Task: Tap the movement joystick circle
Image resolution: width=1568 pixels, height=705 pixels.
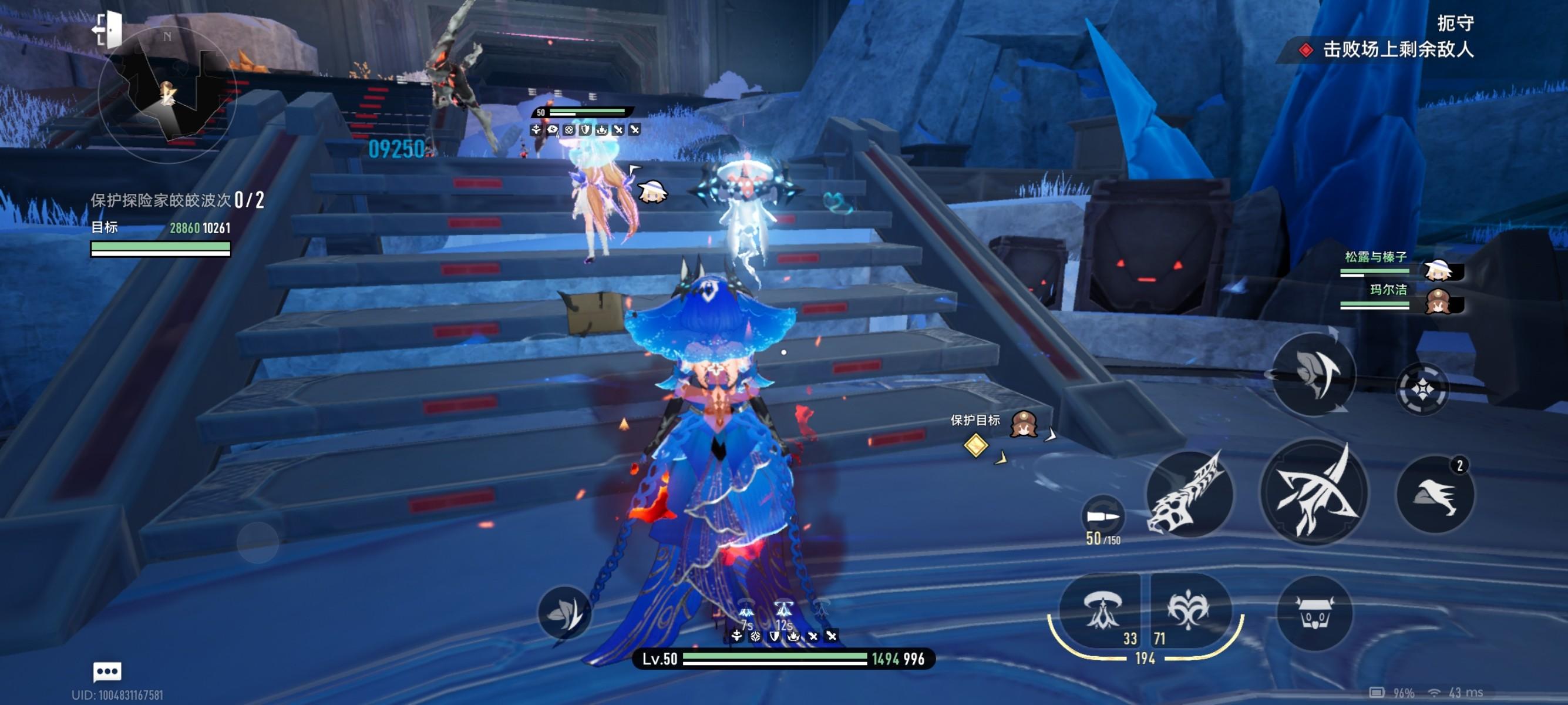Action: (x=257, y=542)
